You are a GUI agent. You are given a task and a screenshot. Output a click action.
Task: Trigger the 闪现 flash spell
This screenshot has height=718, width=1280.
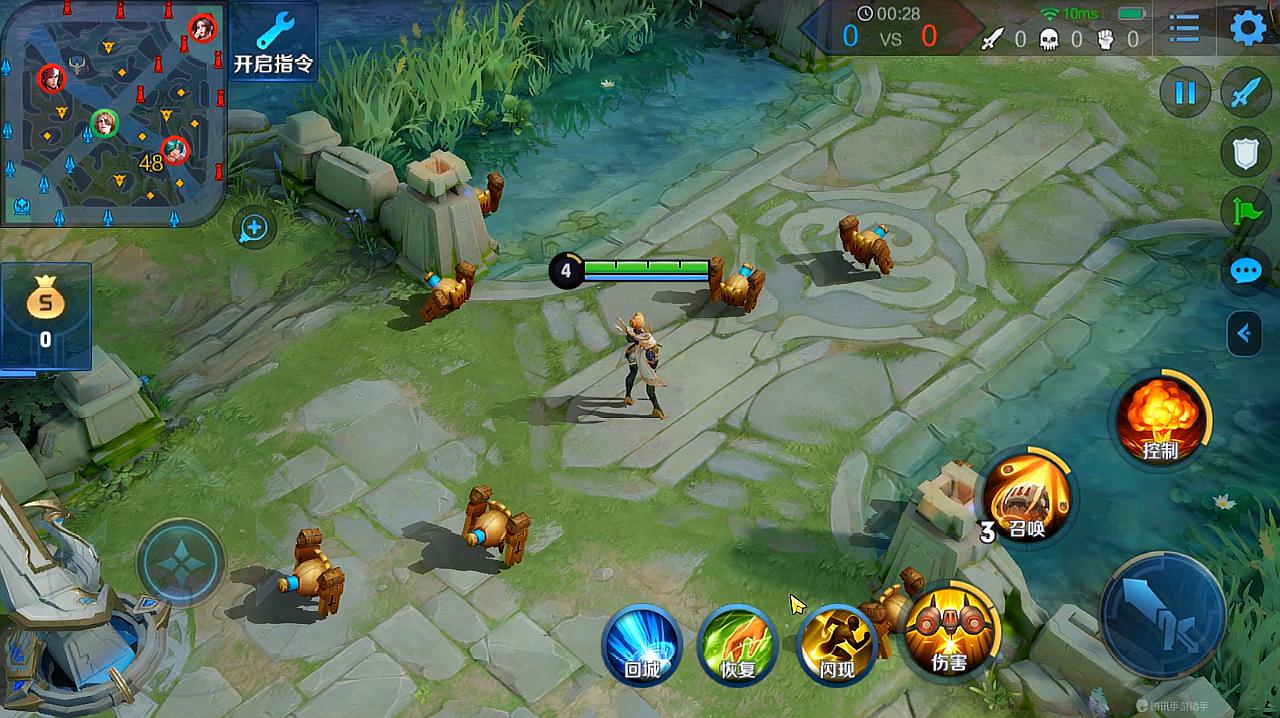(x=836, y=645)
